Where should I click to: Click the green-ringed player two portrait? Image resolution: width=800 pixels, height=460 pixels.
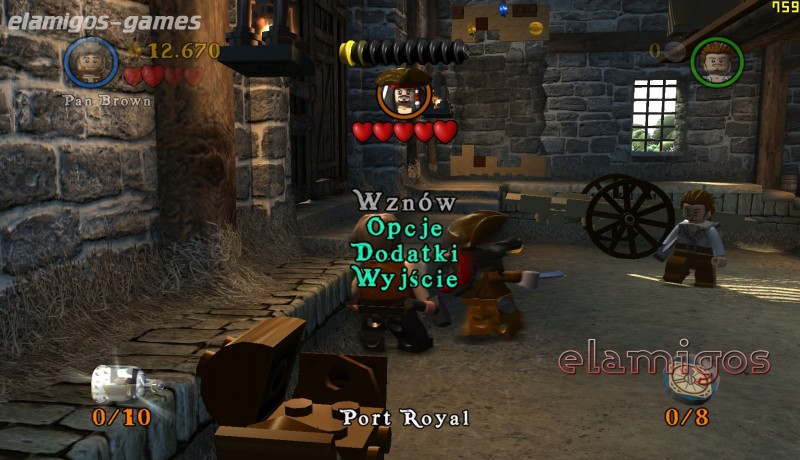(x=716, y=61)
